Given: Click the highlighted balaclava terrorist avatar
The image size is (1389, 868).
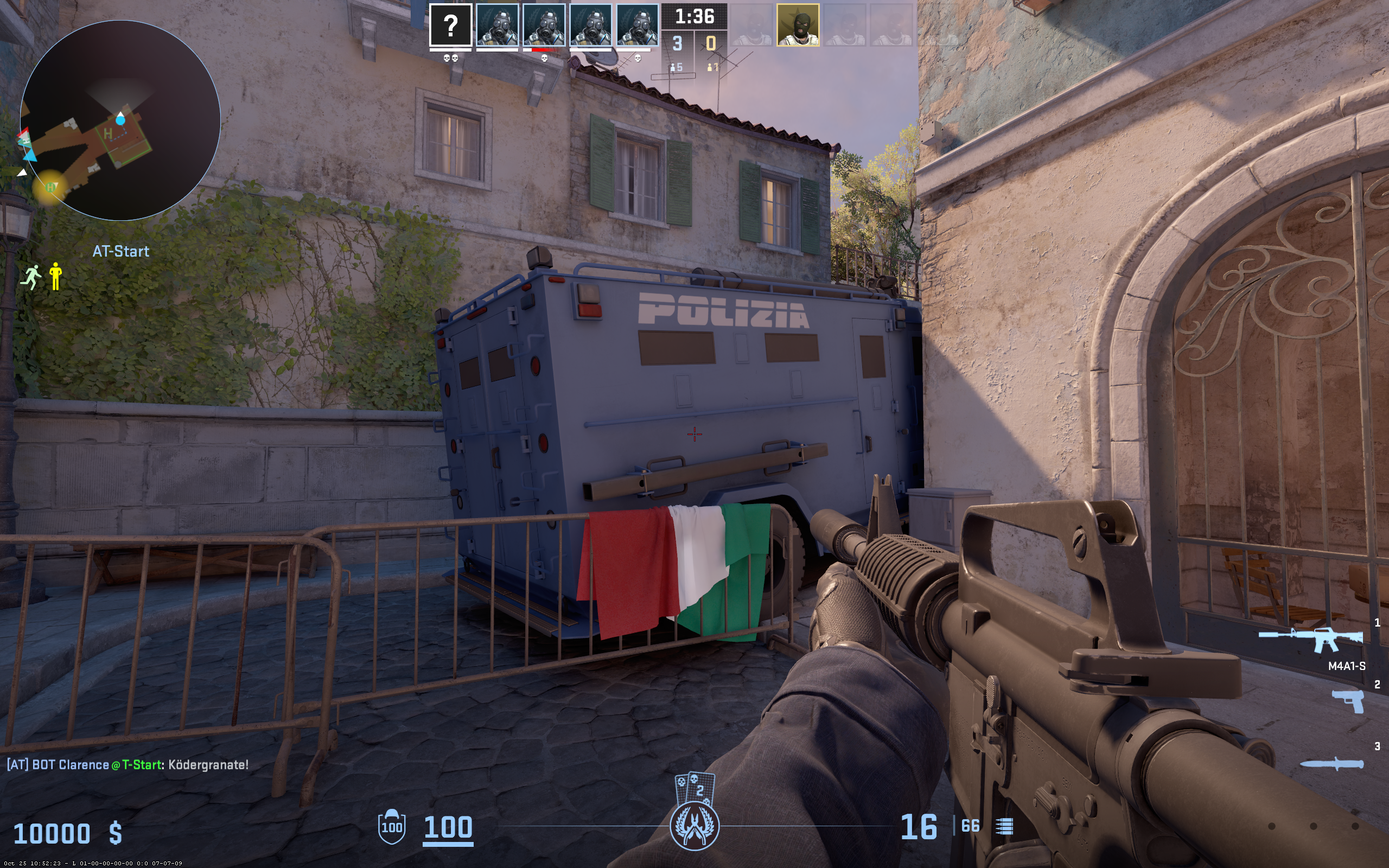Looking at the screenshot, I should click(798, 25).
